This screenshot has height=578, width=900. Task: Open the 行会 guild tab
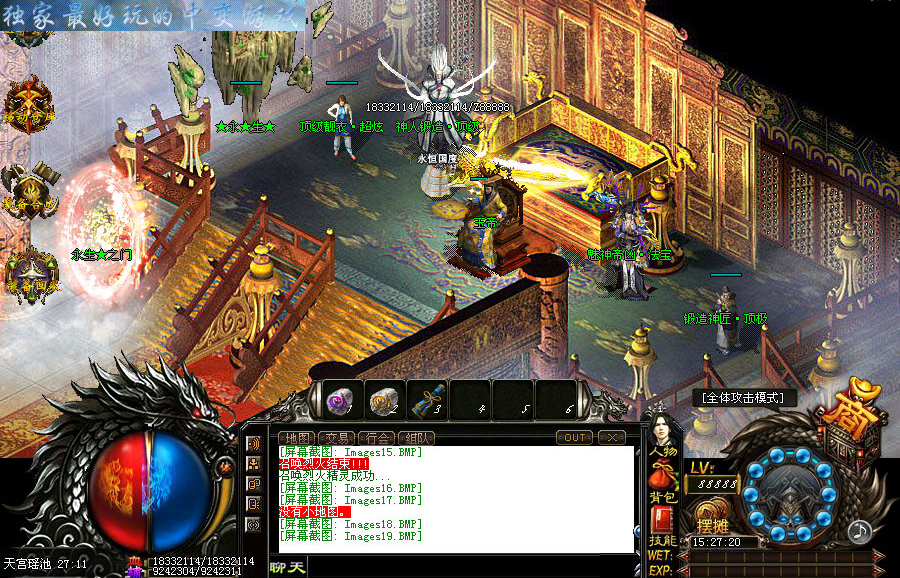coord(374,438)
